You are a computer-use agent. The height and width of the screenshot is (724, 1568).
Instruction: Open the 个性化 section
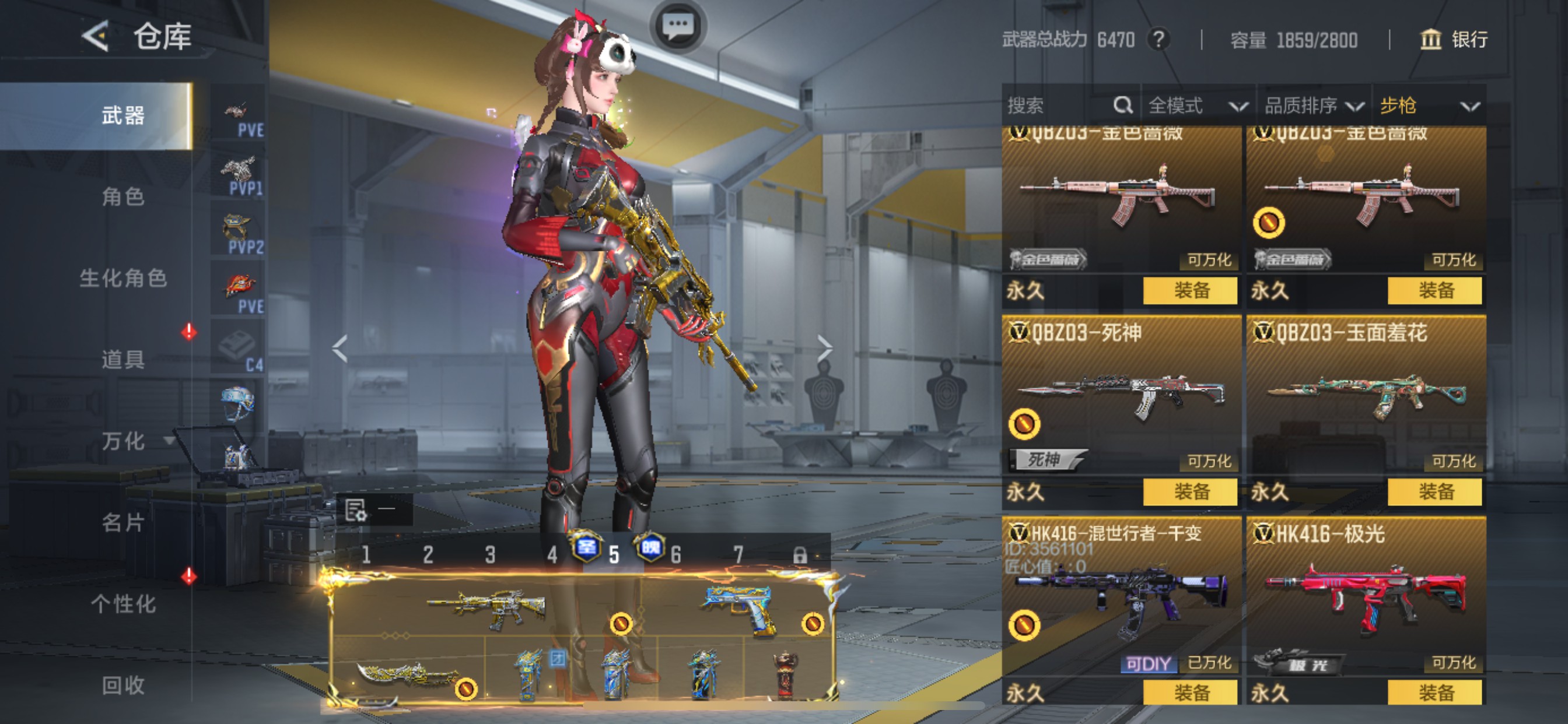pyautogui.click(x=123, y=603)
